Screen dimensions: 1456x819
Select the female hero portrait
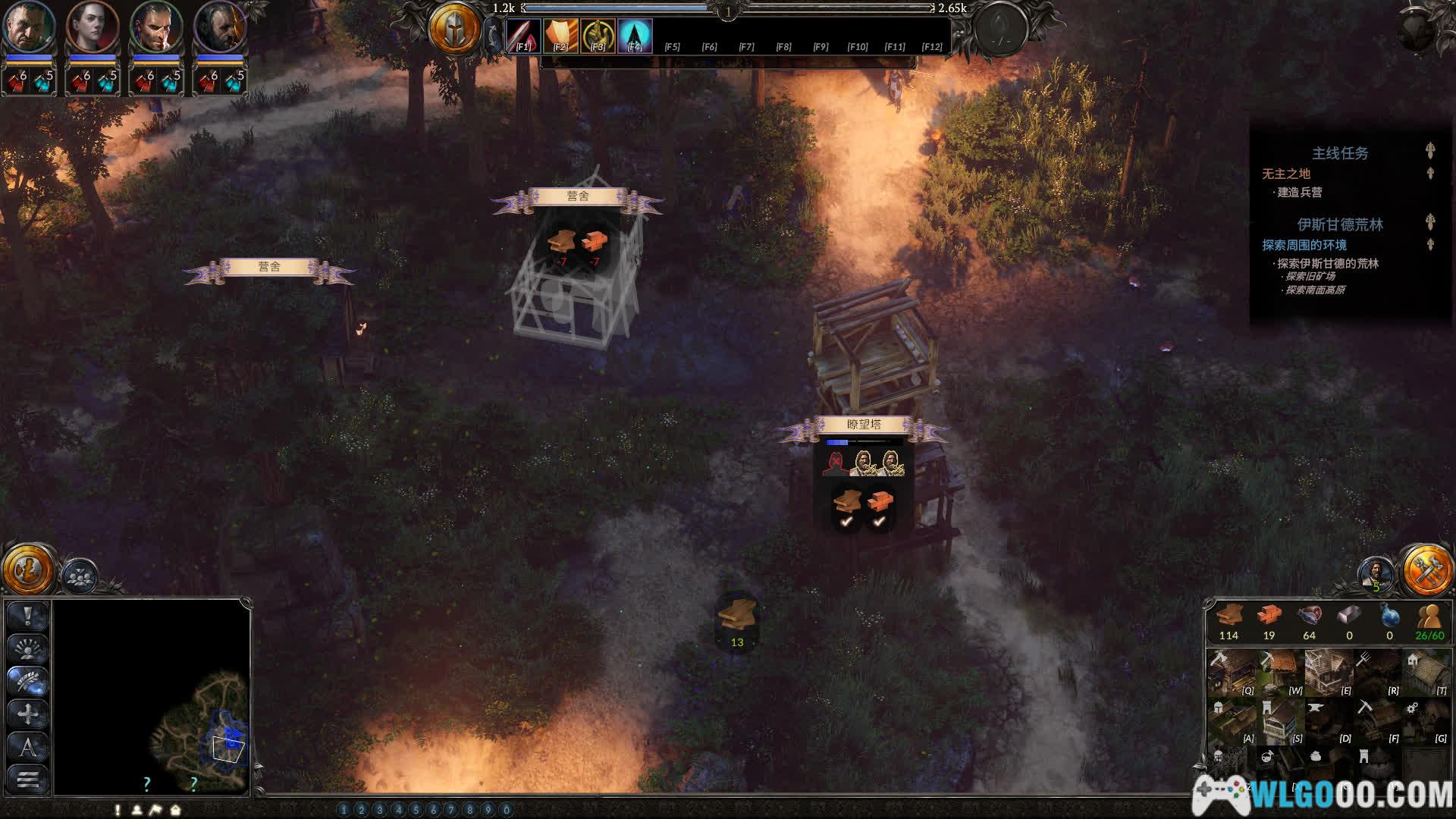(x=93, y=27)
